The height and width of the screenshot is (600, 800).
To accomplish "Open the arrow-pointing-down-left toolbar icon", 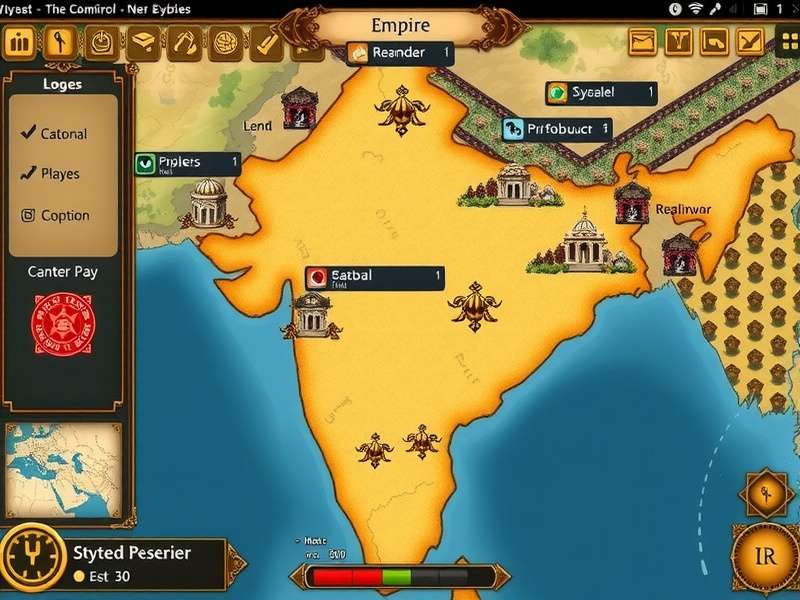I will pos(749,41).
